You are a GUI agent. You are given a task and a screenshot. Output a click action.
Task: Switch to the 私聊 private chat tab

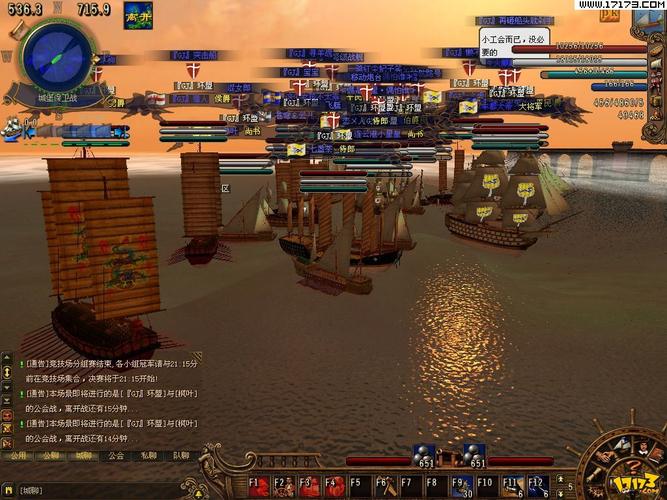click(148, 455)
